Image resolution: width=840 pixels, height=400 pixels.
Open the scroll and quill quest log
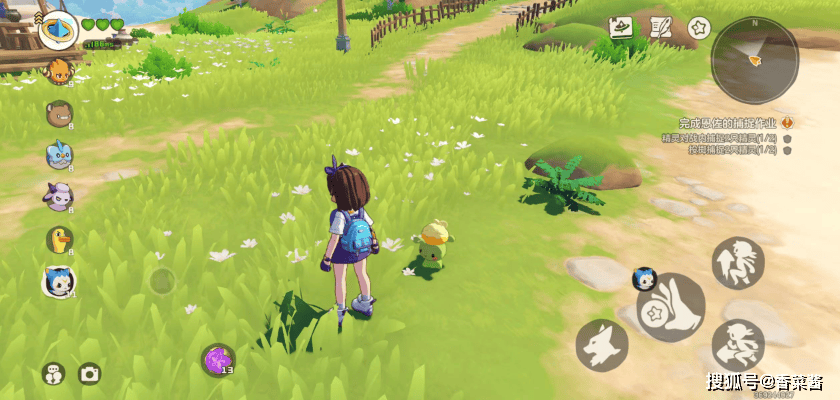[x=661, y=28]
